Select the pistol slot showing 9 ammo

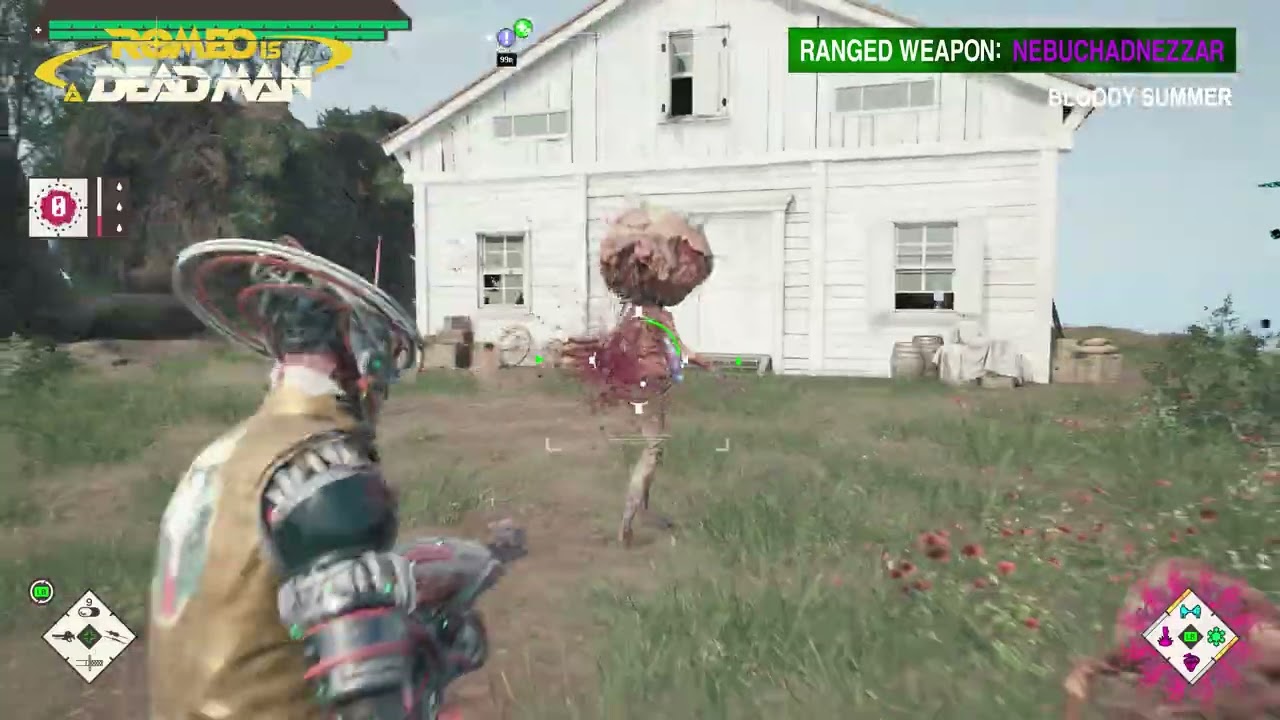tap(89, 611)
